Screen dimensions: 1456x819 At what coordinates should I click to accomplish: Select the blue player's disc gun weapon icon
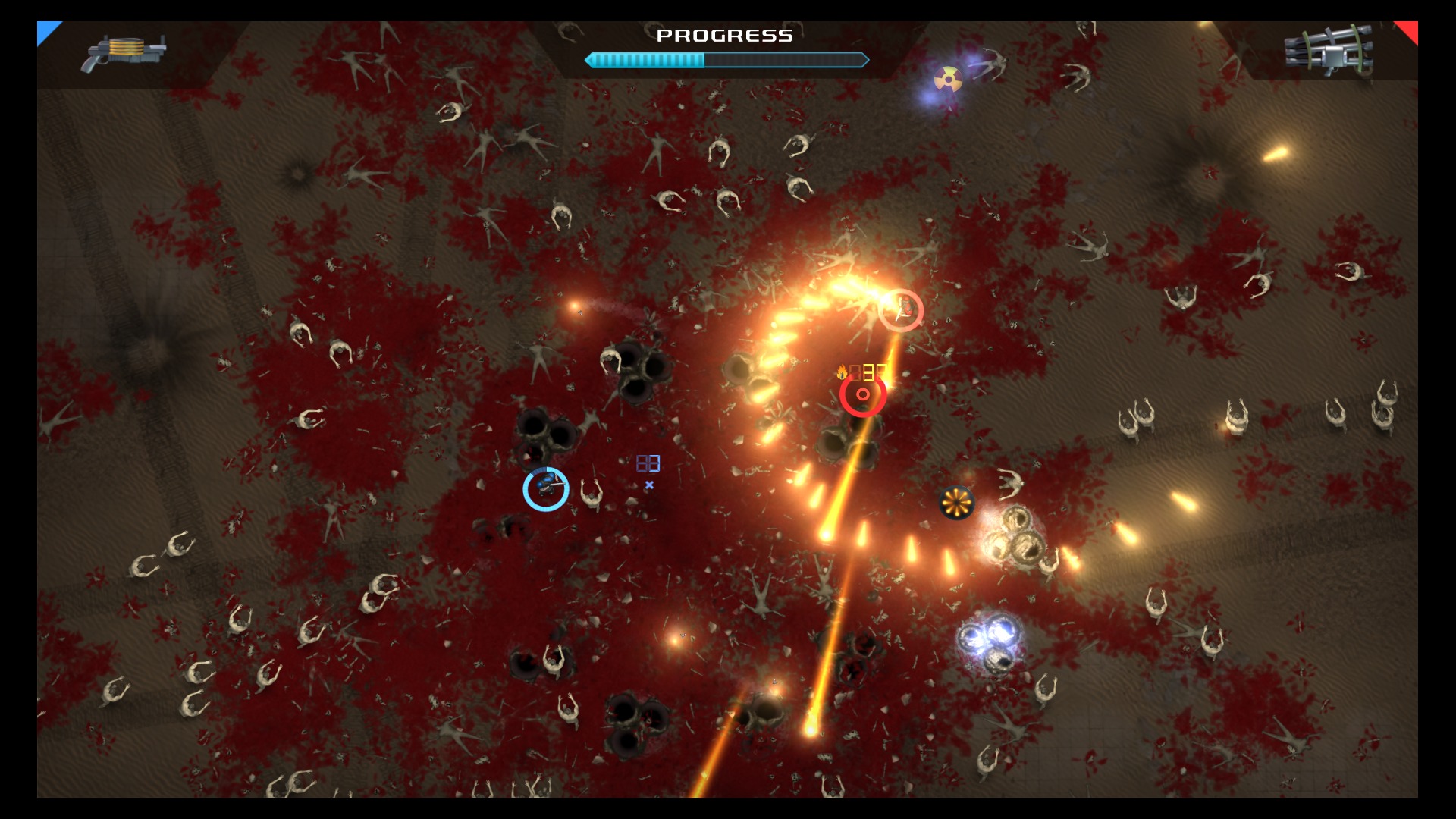coord(123,52)
